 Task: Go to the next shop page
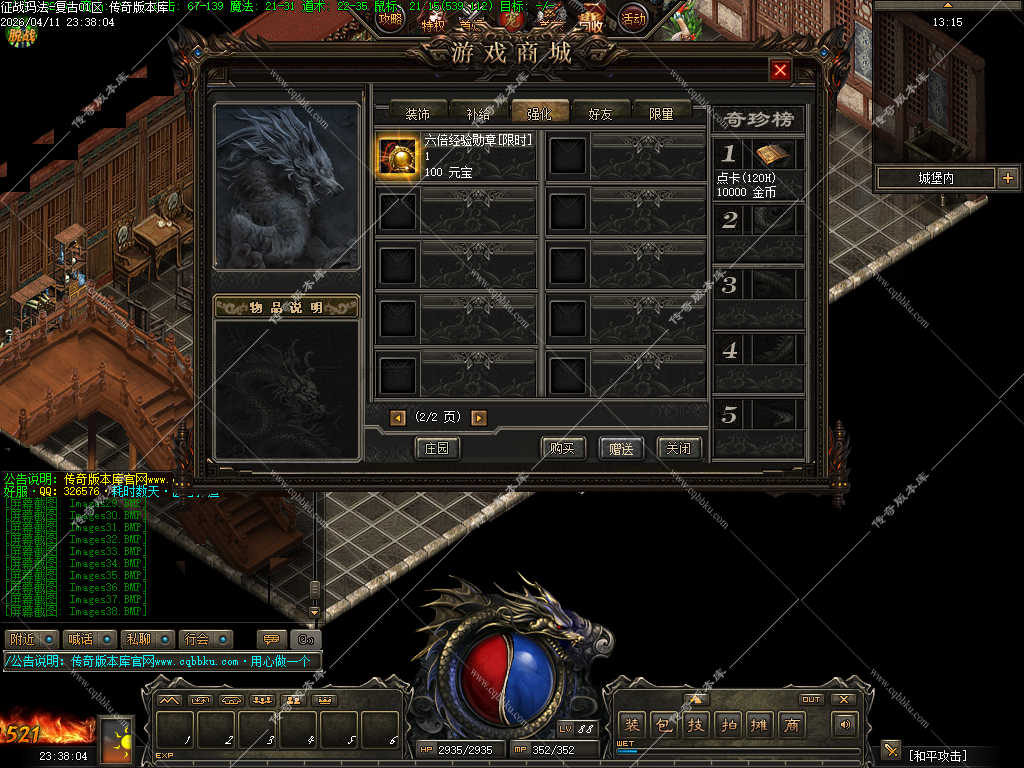pos(479,418)
